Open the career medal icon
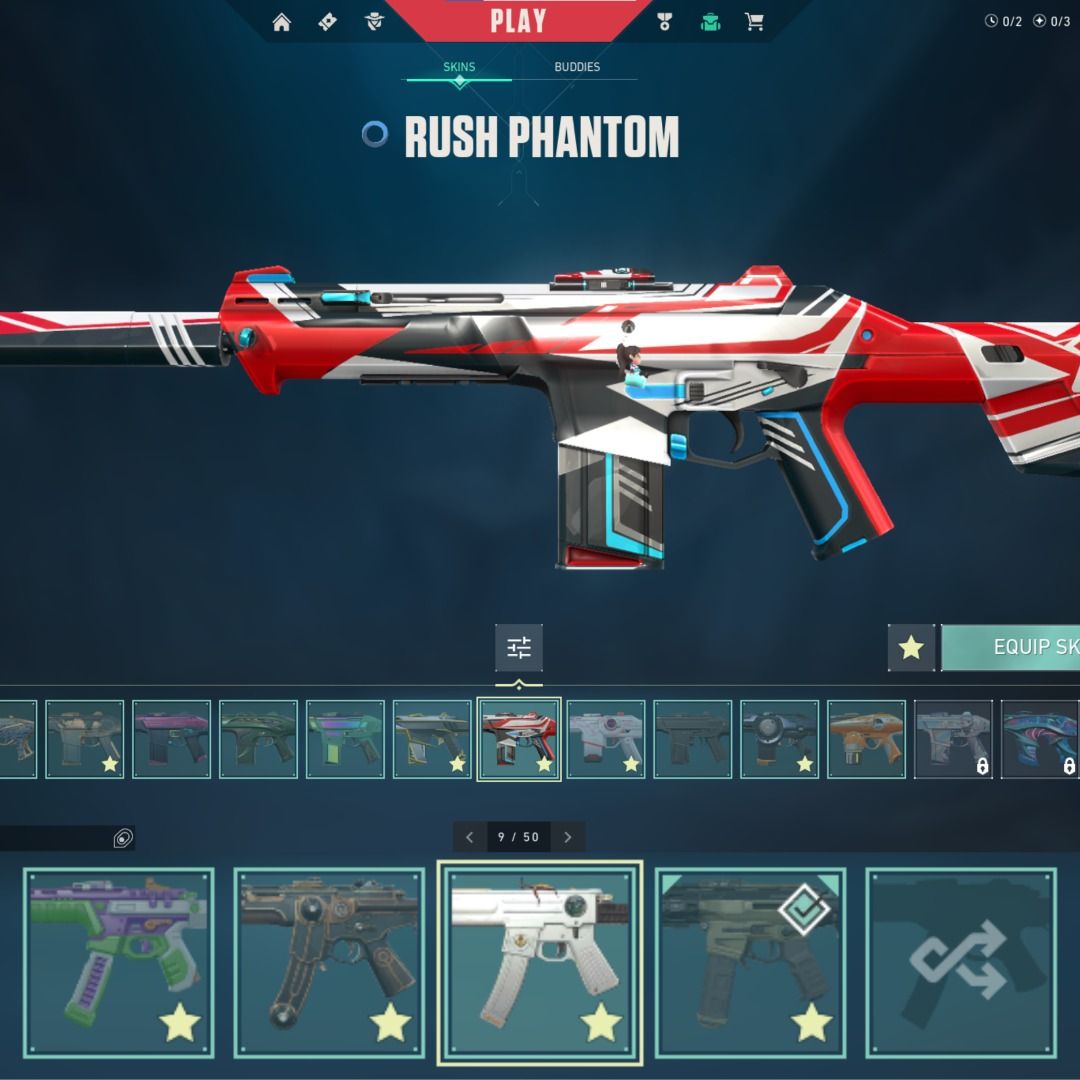The width and height of the screenshot is (1080, 1080). 665,22
